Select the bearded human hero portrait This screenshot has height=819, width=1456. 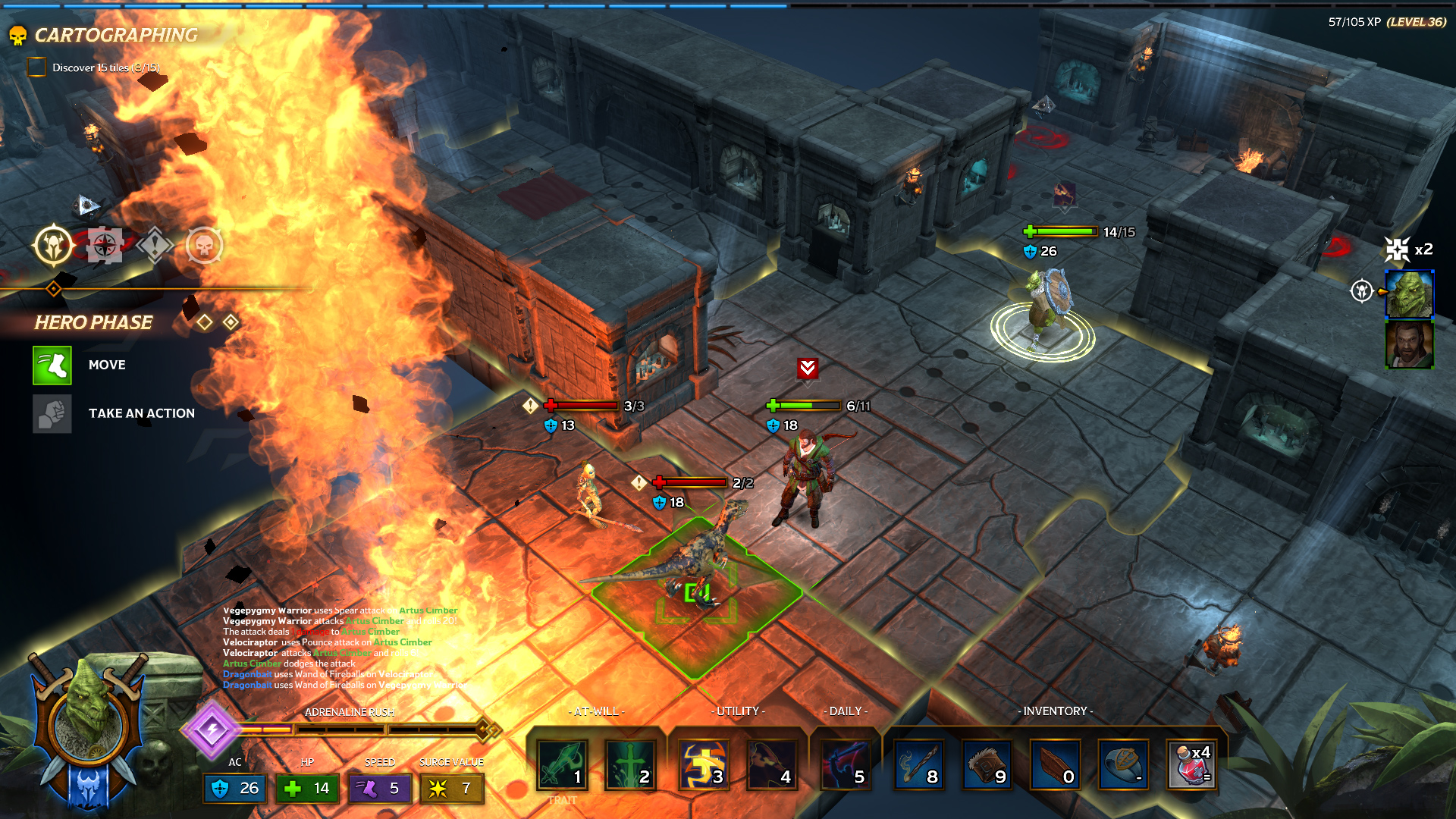pos(1409,344)
